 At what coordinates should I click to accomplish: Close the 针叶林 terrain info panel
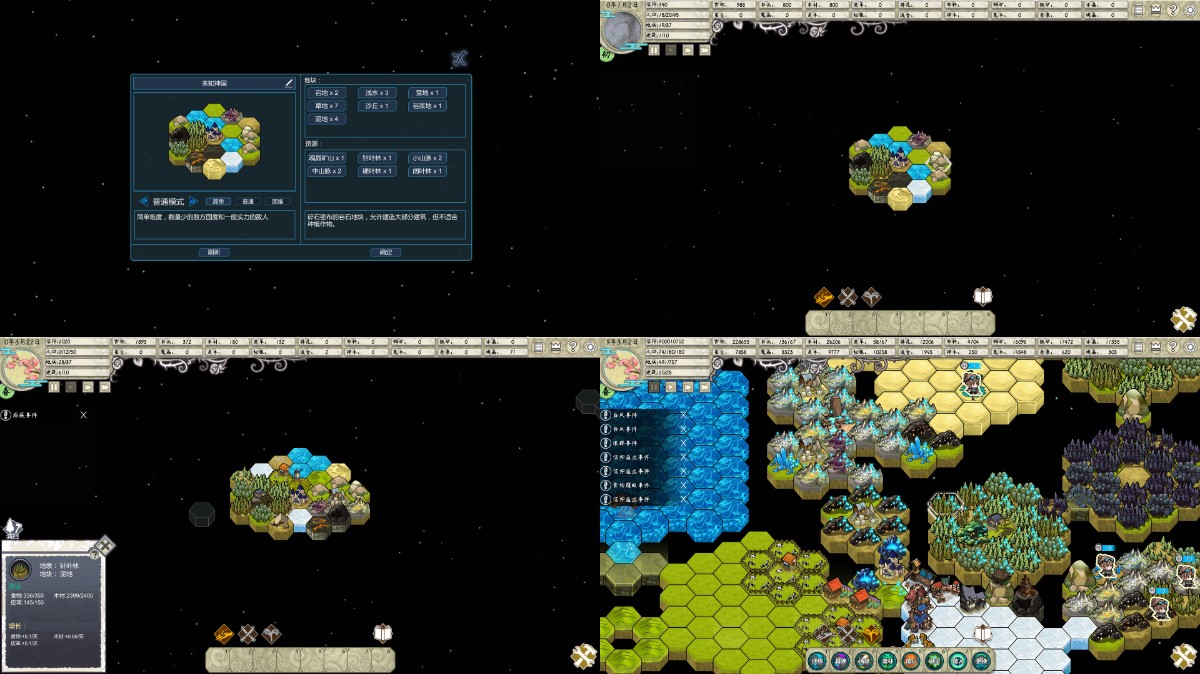click(x=104, y=545)
